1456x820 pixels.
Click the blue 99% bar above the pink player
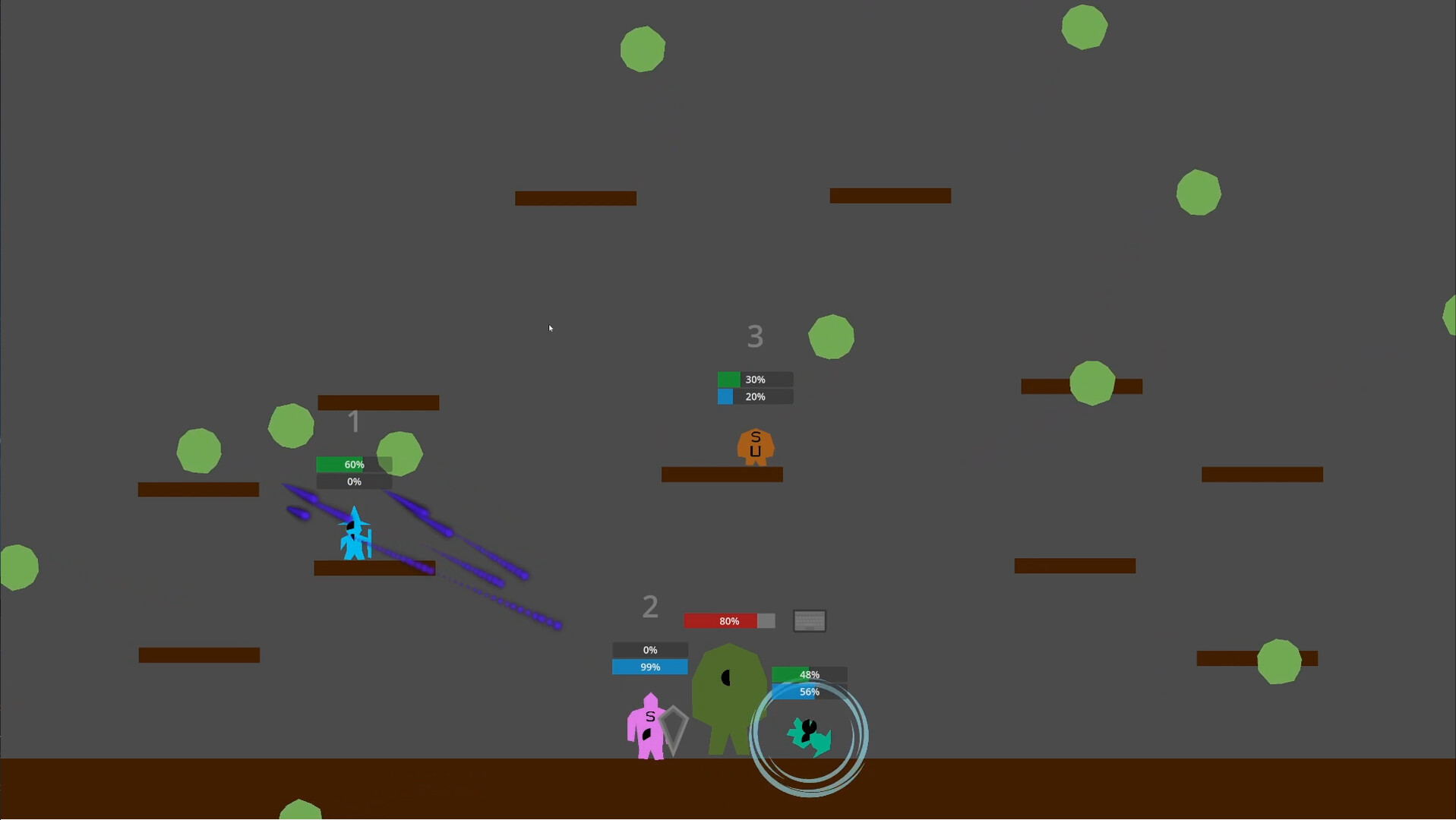click(x=649, y=667)
